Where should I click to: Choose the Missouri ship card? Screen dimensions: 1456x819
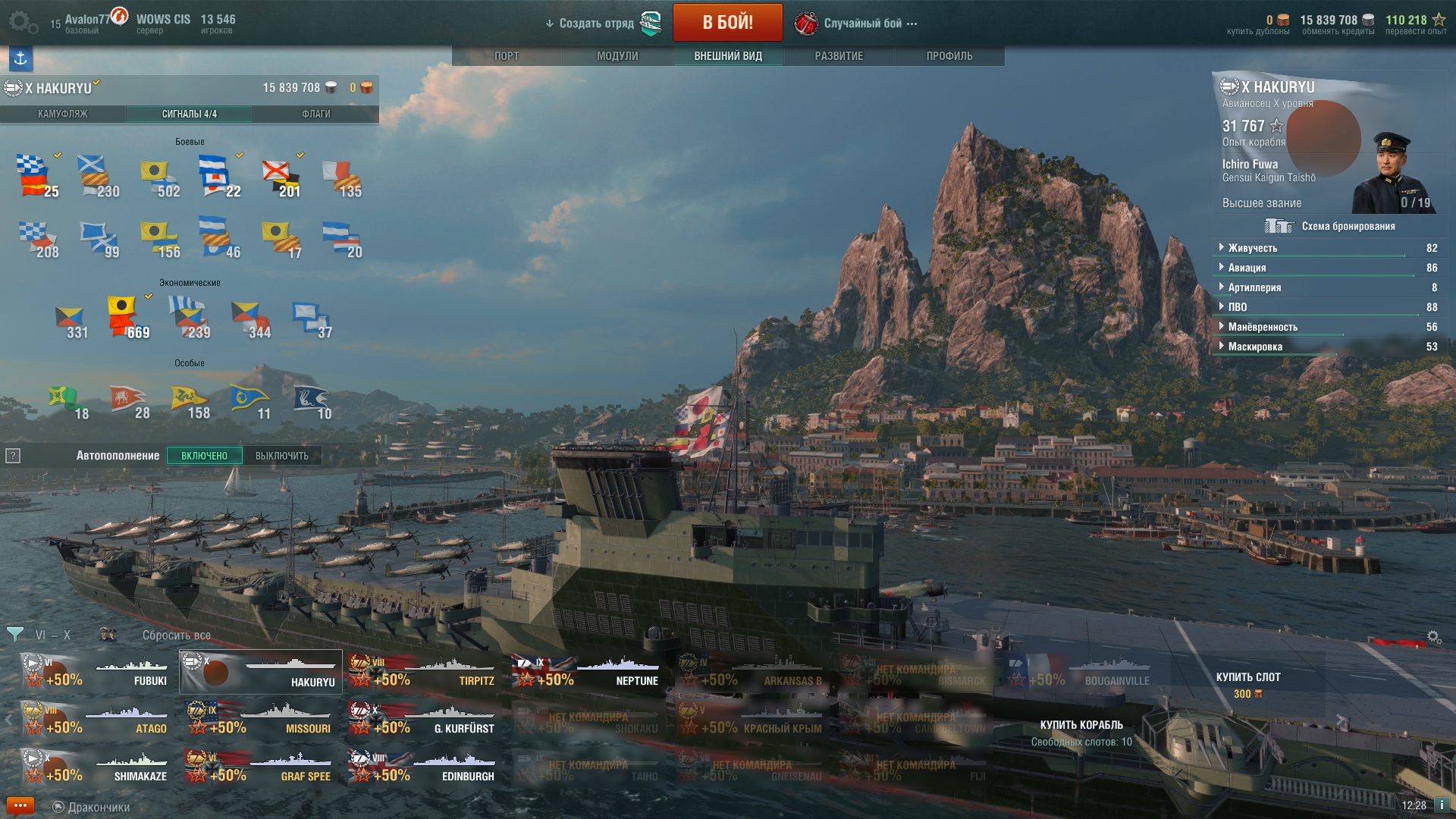[x=260, y=720]
